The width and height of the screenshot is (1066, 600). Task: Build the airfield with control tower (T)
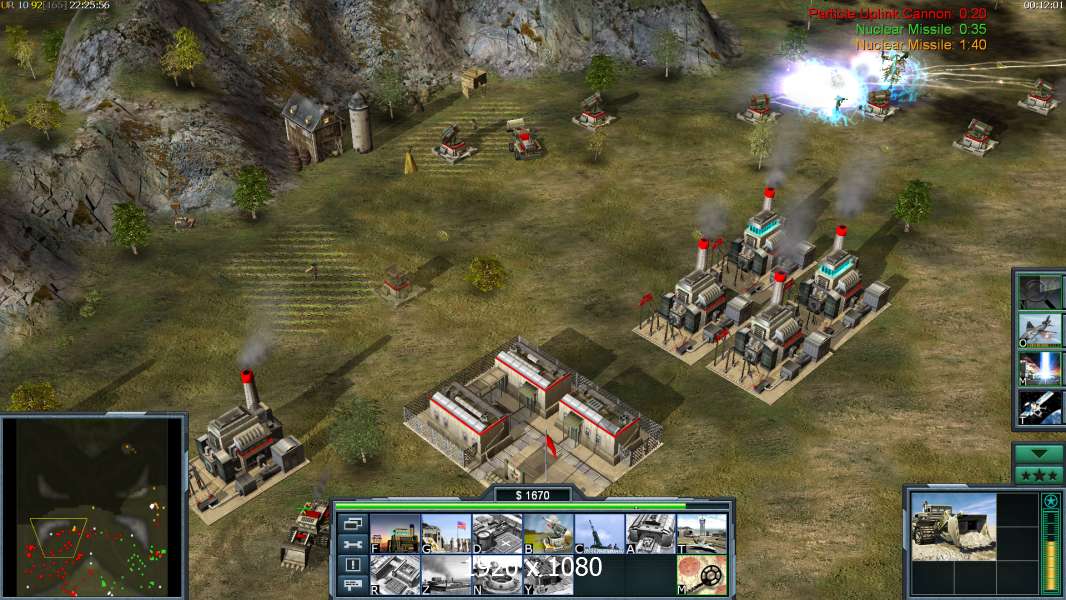pos(701,534)
